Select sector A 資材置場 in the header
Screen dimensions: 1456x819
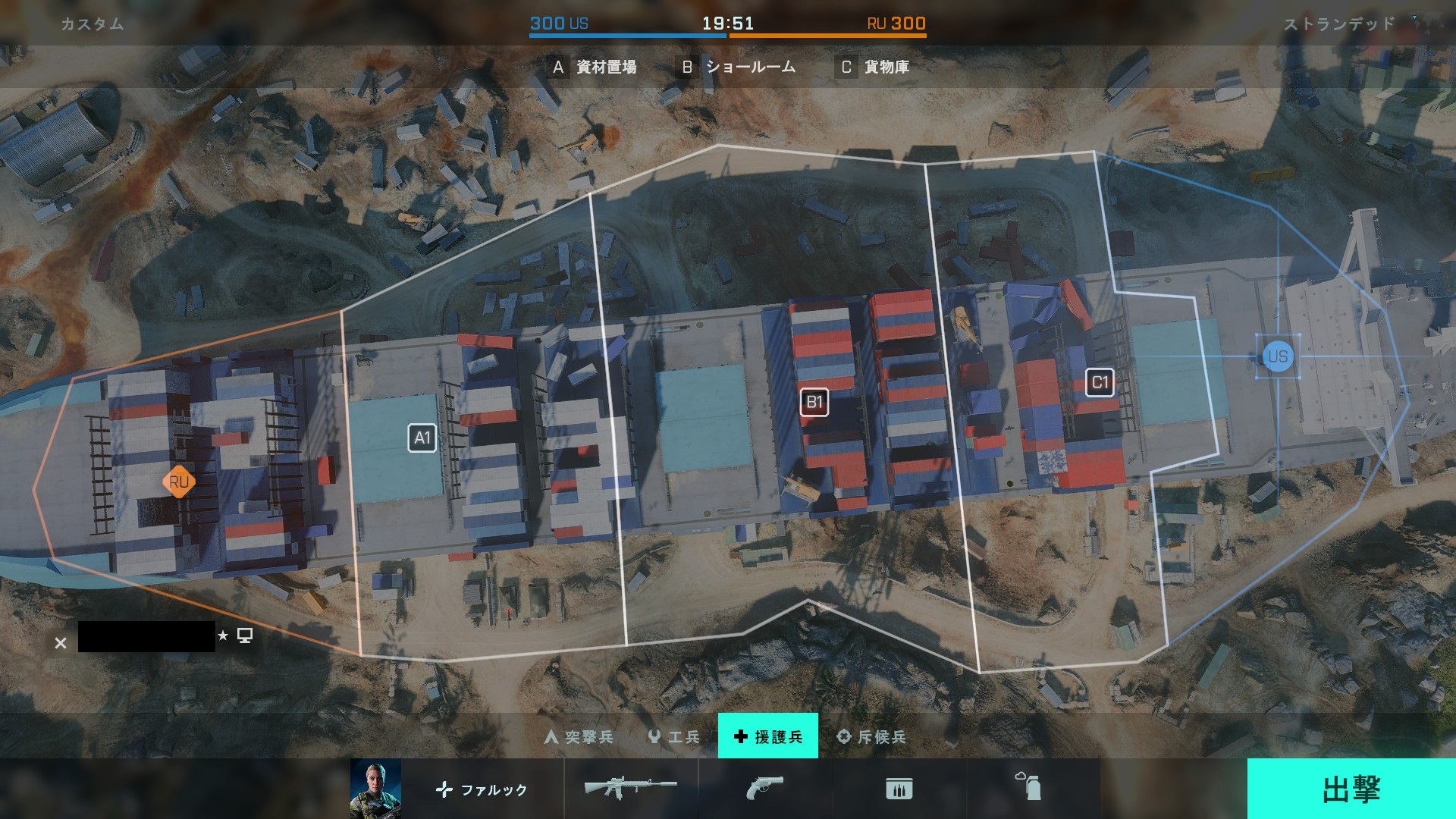point(595,67)
